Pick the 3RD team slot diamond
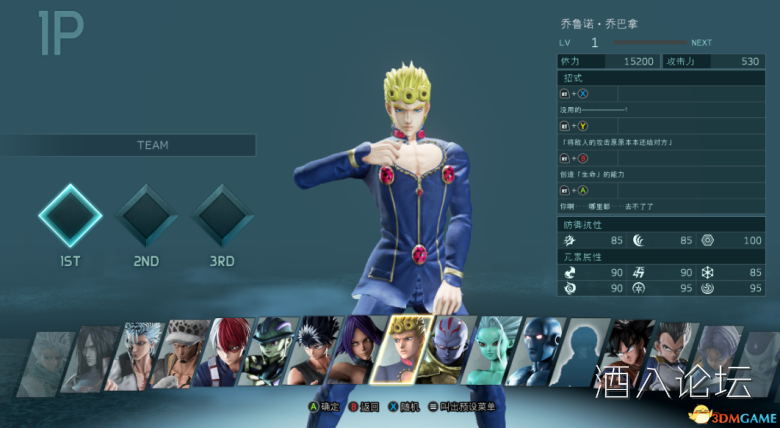Image resolution: width=780 pixels, height=428 pixels. click(x=222, y=214)
